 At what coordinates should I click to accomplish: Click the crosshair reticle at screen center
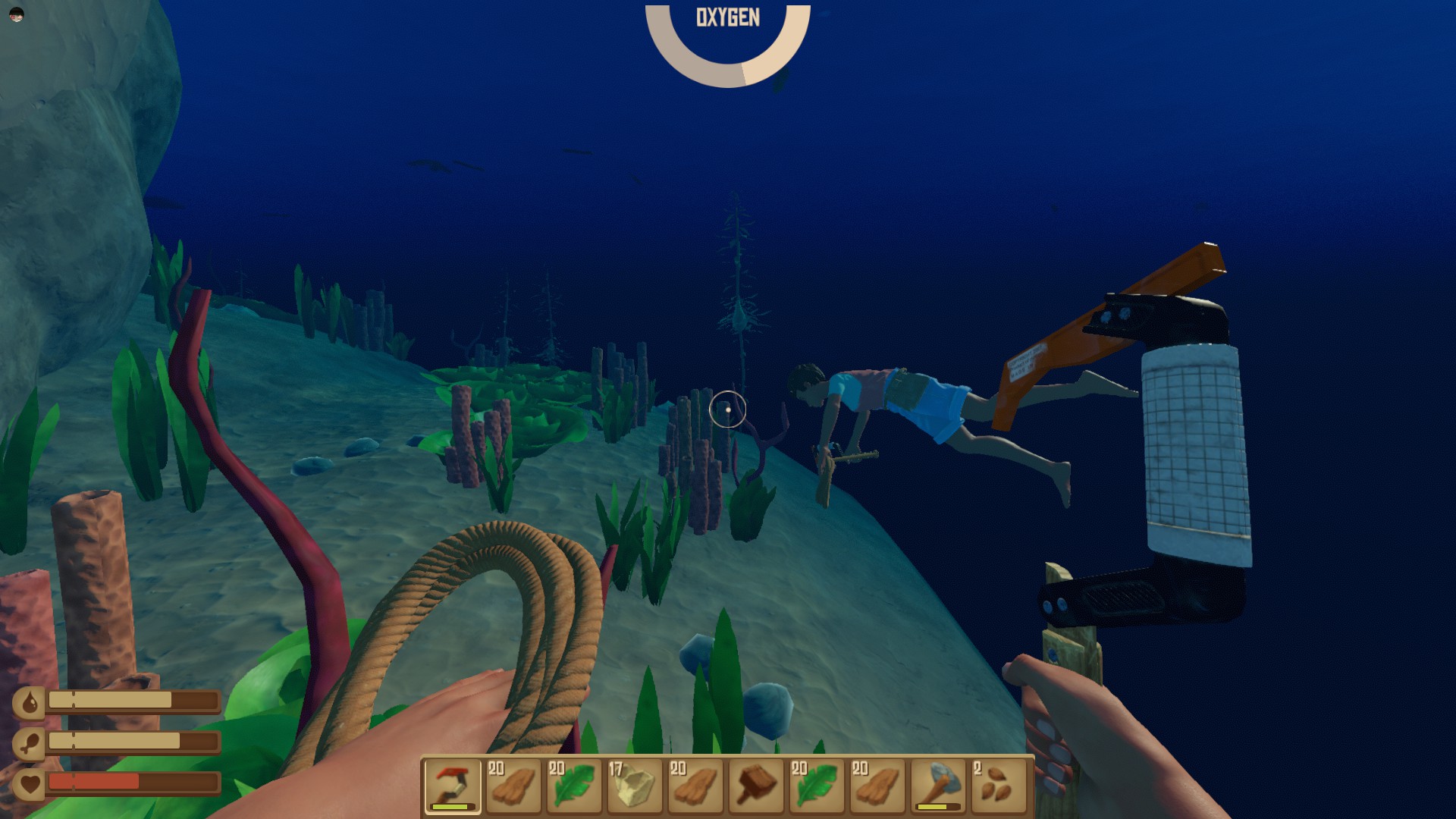(x=726, y=409)
